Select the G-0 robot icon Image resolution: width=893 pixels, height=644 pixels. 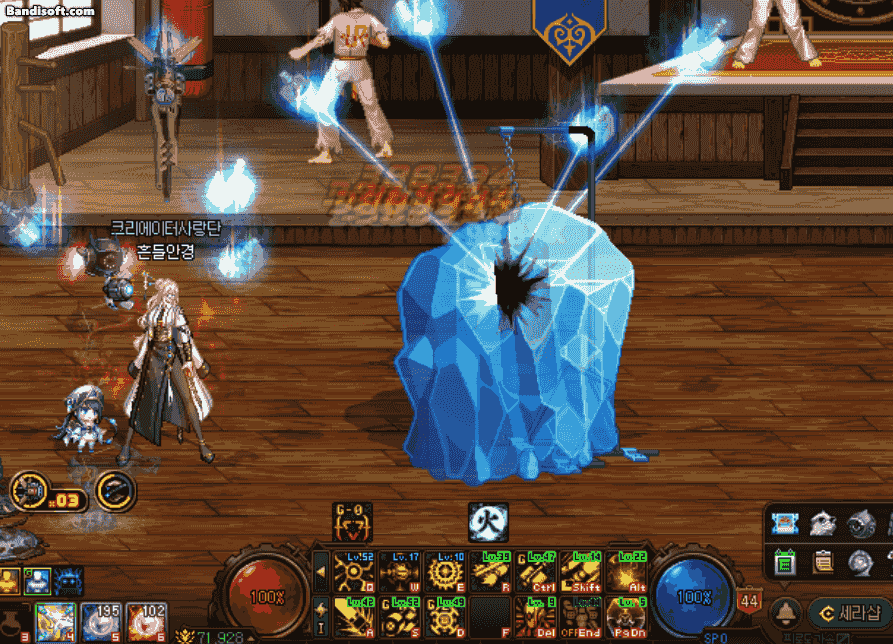click(x=352, y=523)
